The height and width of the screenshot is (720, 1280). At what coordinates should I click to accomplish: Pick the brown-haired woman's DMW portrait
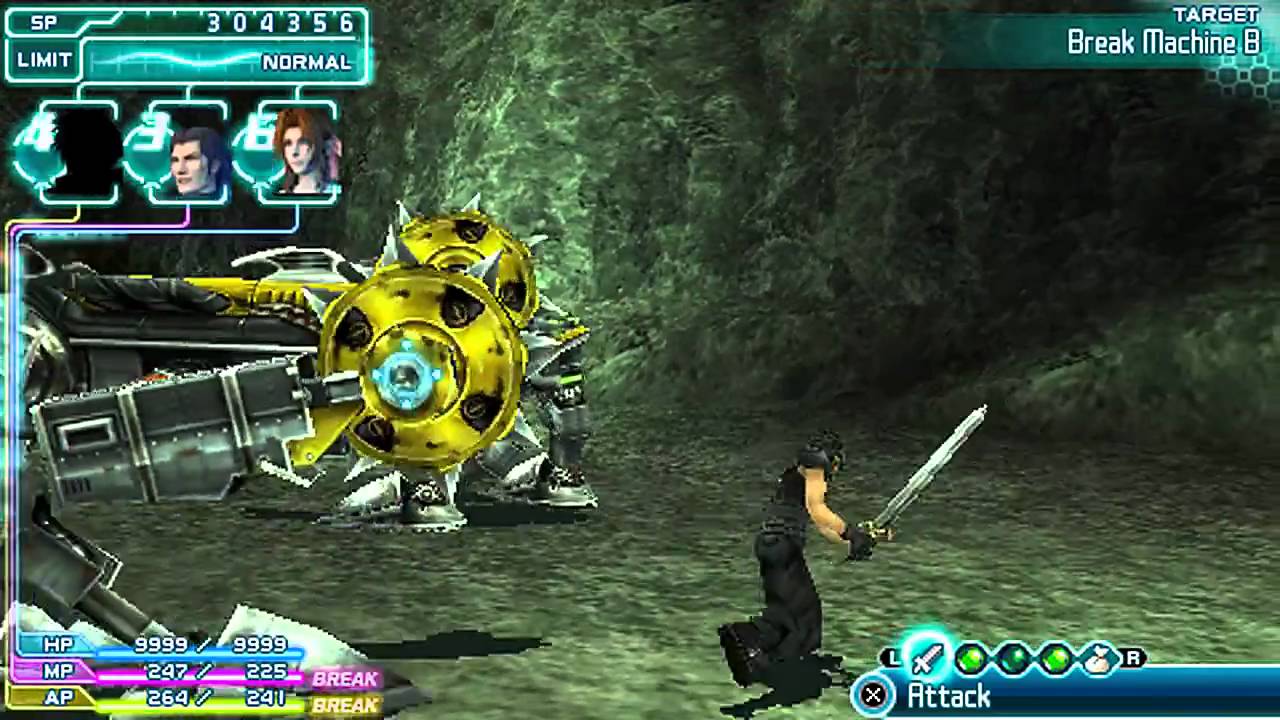(x=307, y=155)
